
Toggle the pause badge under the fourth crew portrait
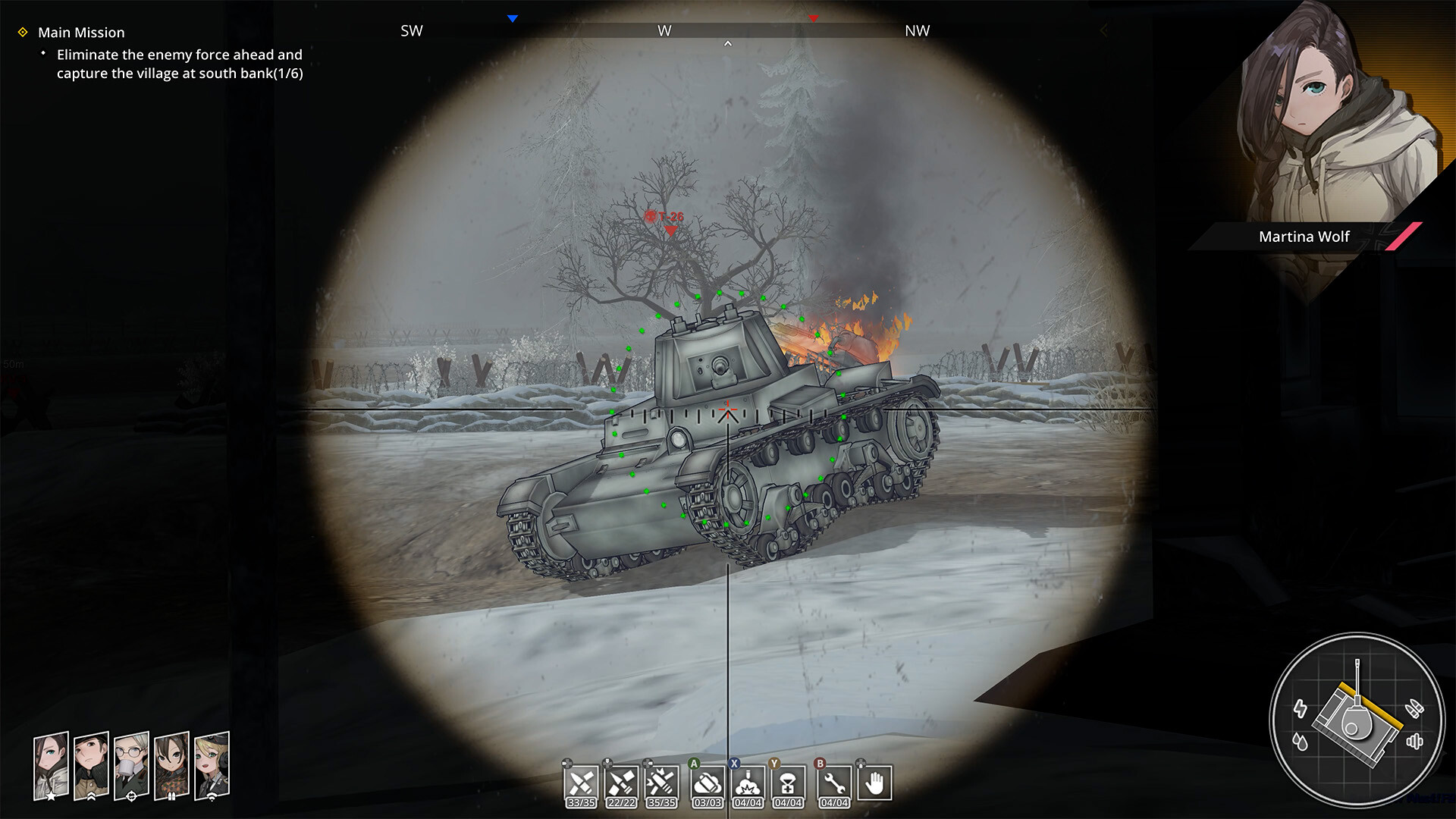[172, 796]
